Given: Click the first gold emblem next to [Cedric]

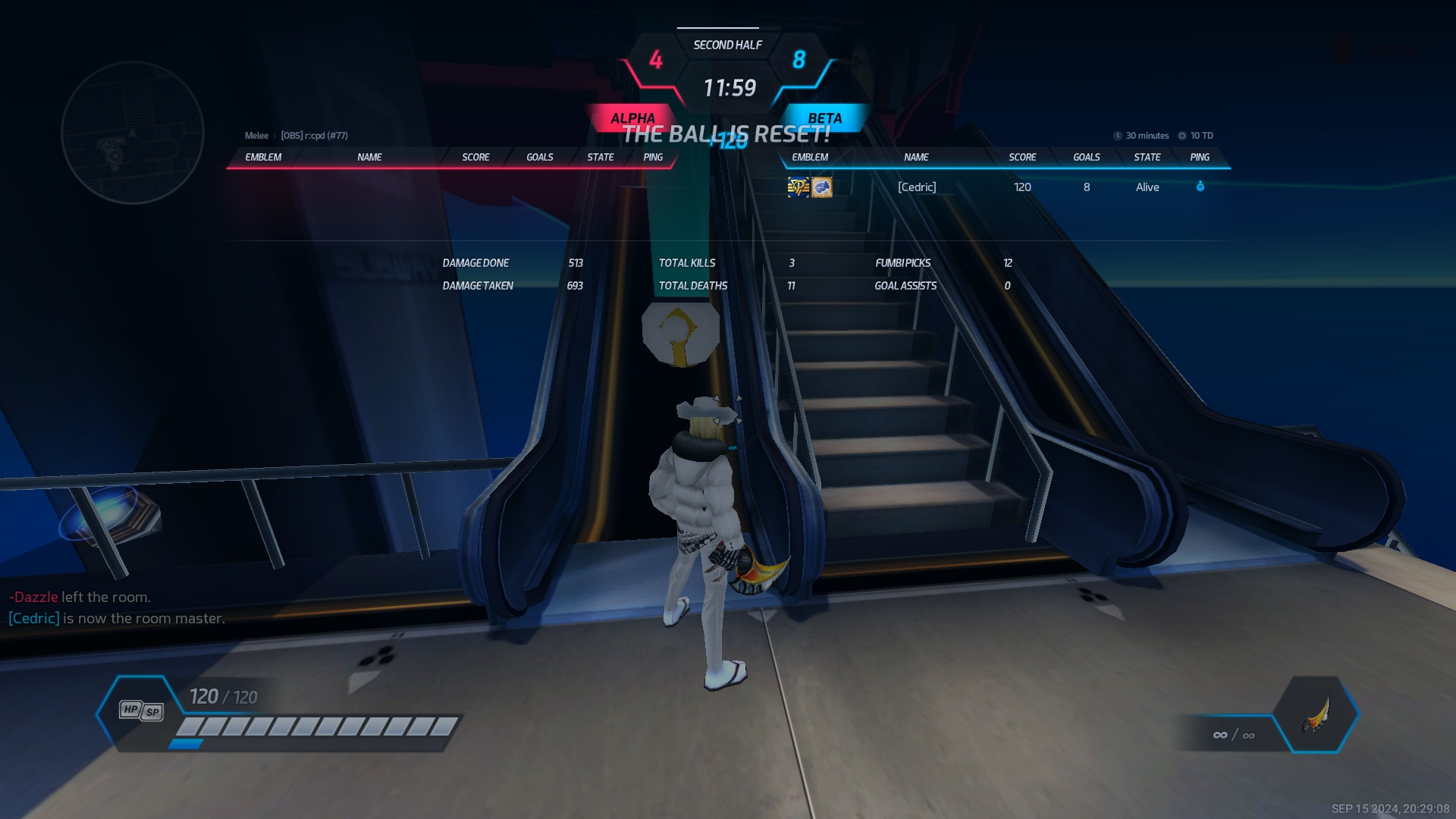Looking at the screenshot, I should (x=798, y=187).
